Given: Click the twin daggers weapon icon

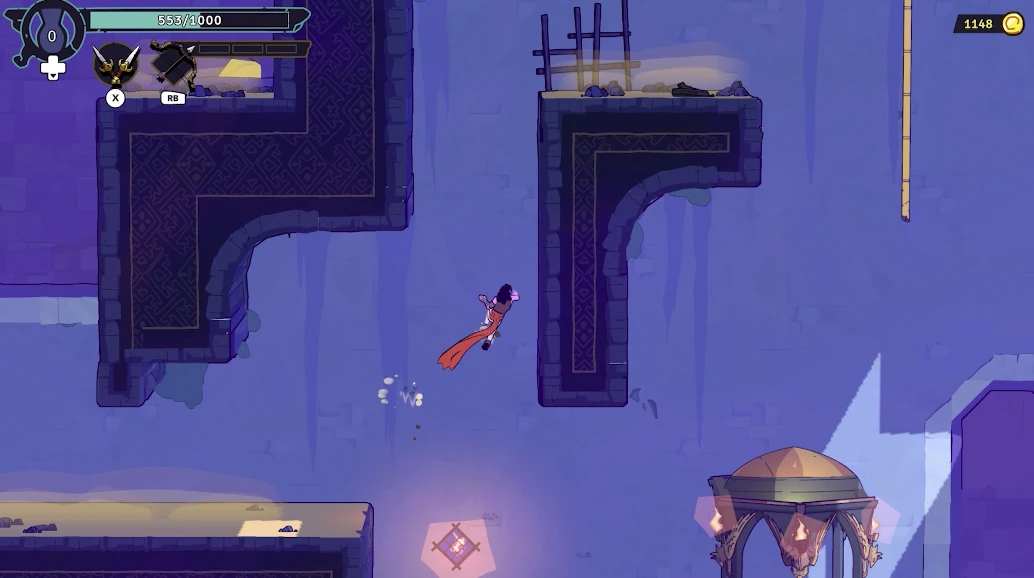Looking at the screenshot, I should (116, 64).
